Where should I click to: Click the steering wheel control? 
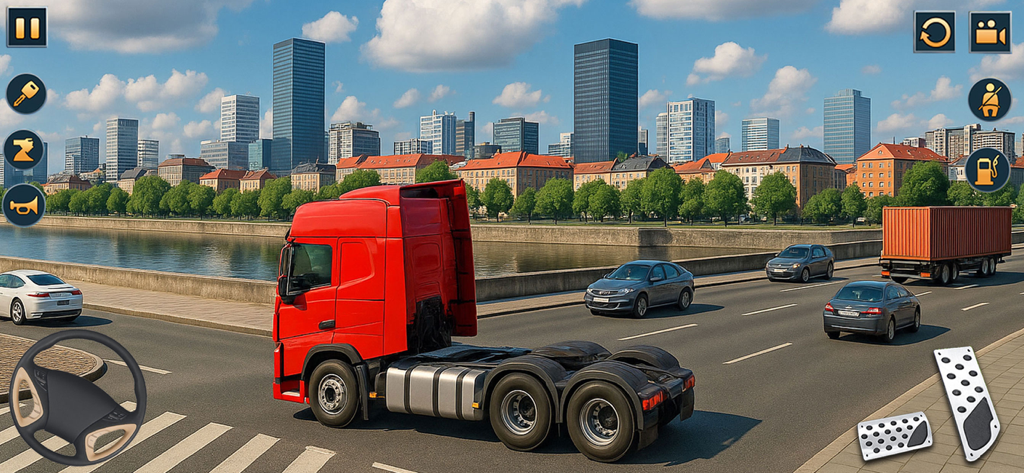click(77, 397)
